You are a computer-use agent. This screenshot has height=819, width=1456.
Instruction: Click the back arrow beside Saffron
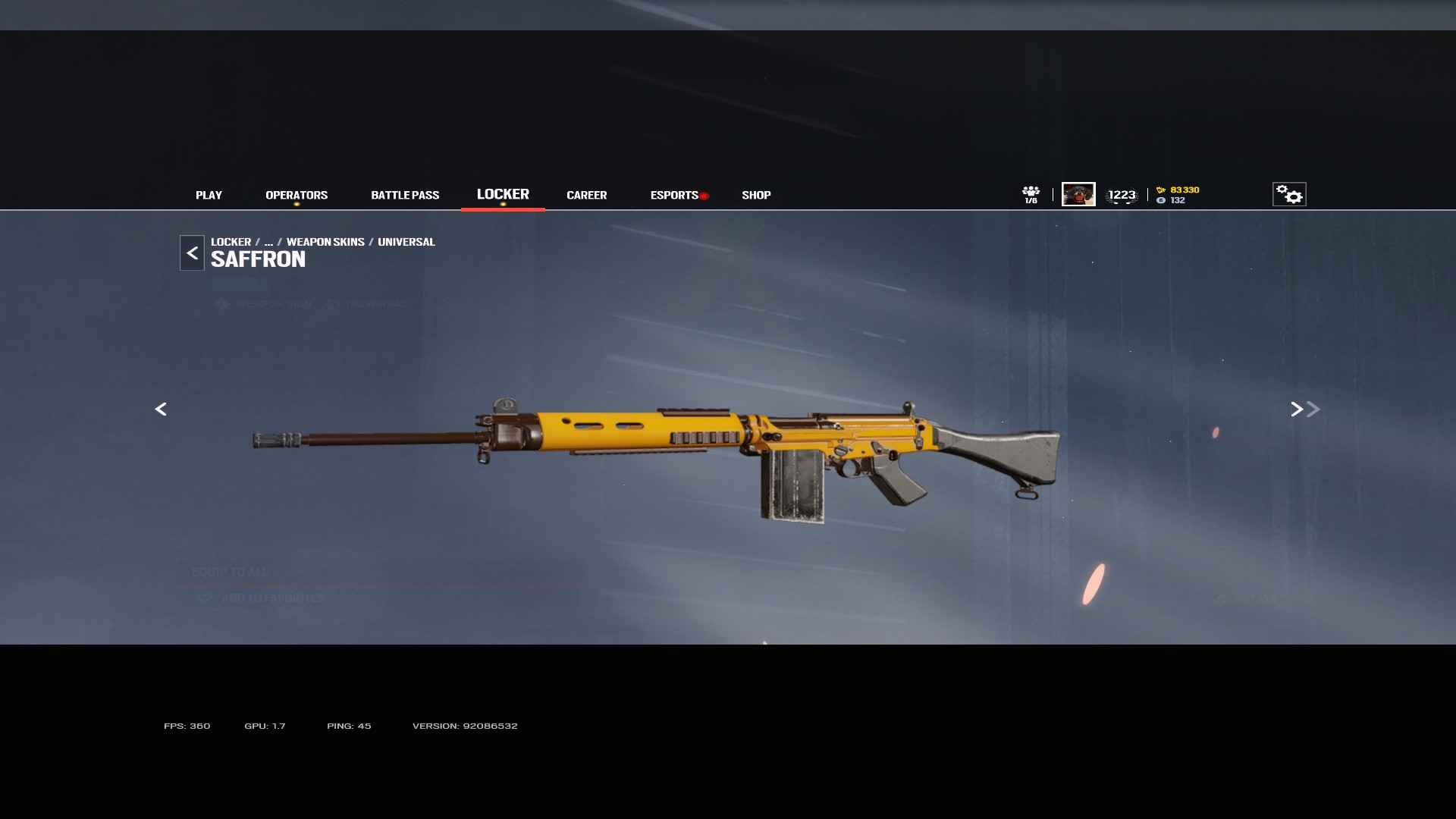click(x=192, y=253)
